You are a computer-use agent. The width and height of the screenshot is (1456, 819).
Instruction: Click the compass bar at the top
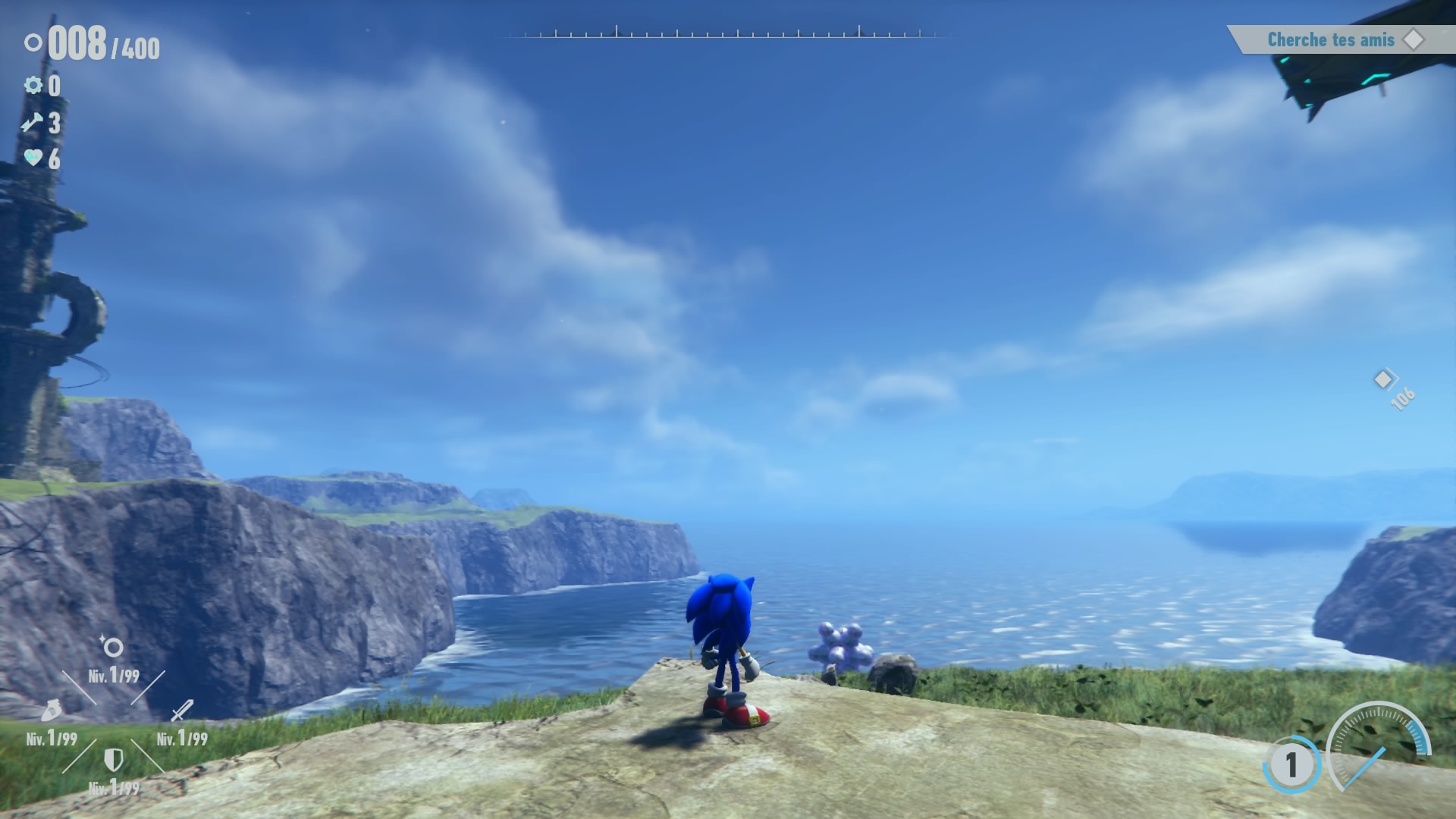[728, 33]
